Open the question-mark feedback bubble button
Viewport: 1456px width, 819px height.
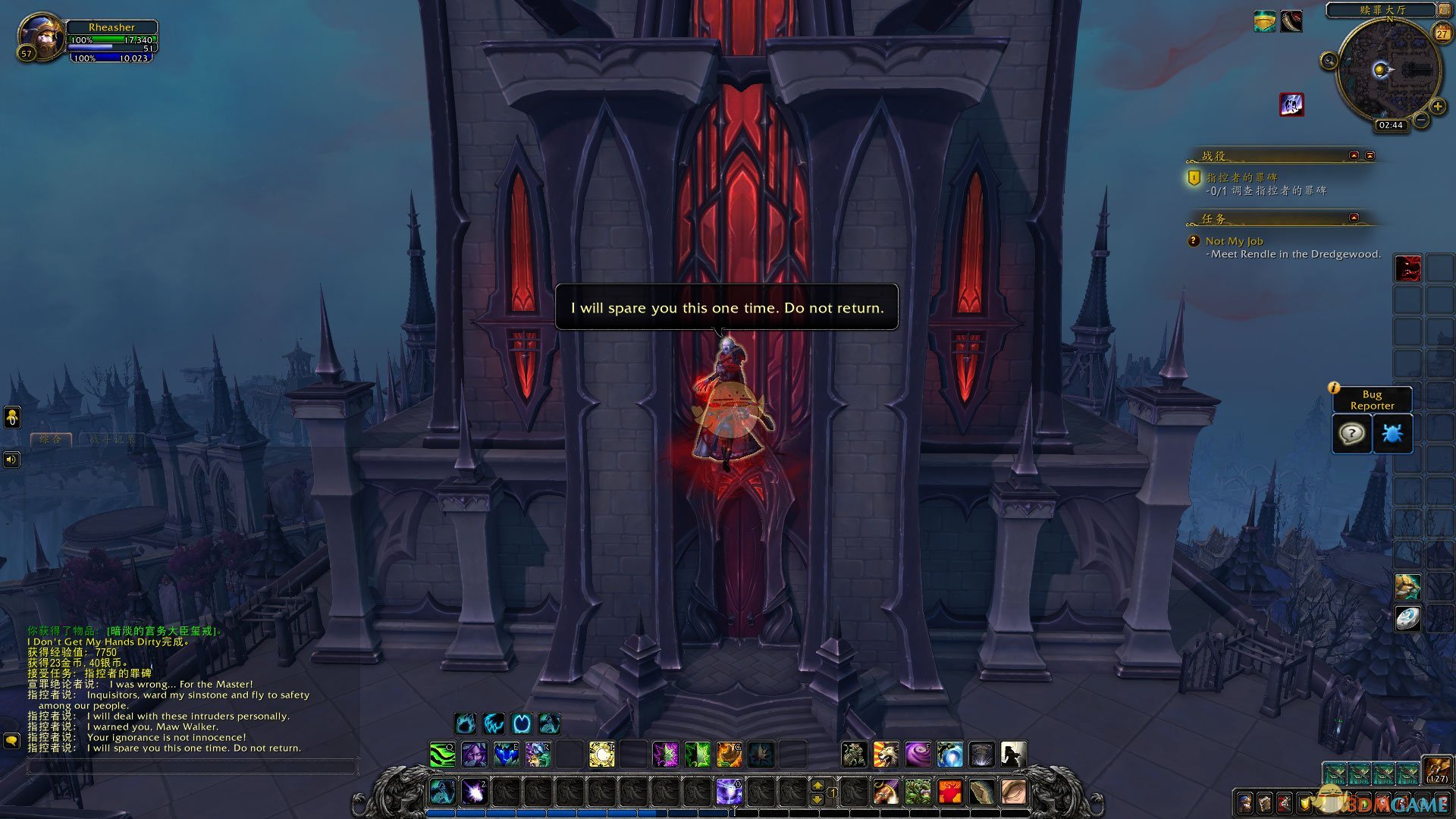(x=1351, y=434)
